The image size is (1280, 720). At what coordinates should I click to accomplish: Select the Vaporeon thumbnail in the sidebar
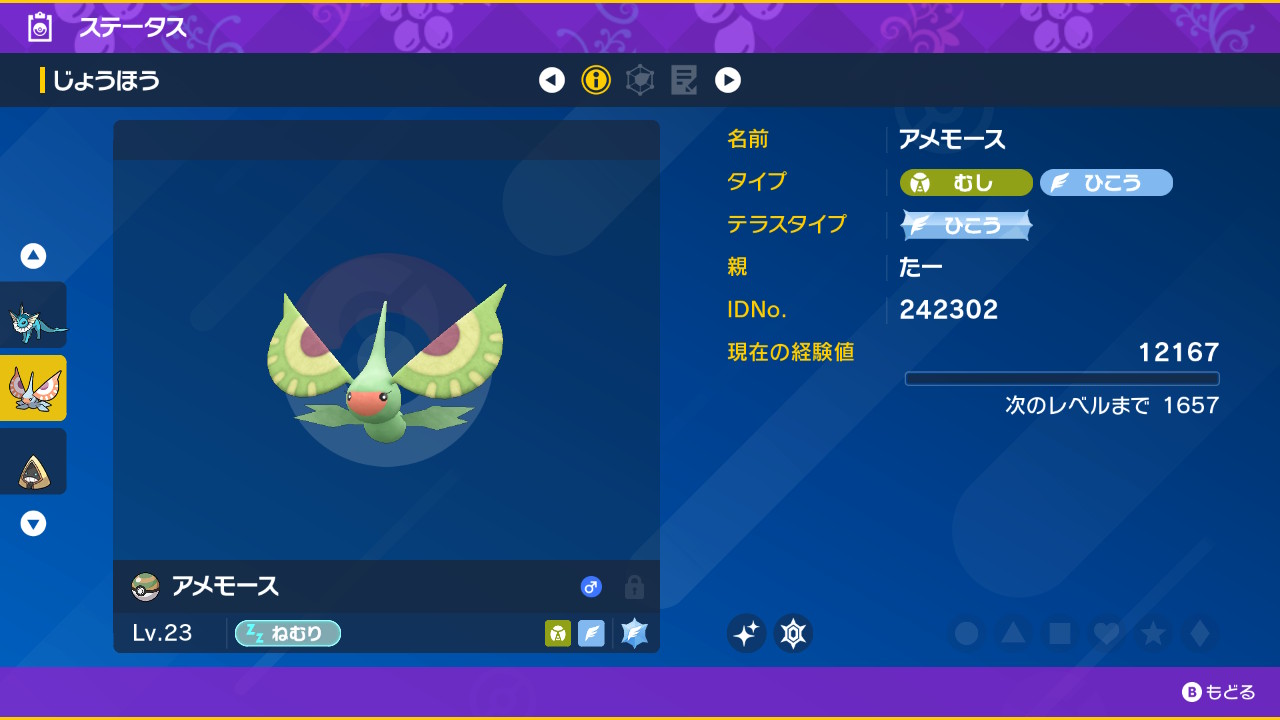(34, 314)
